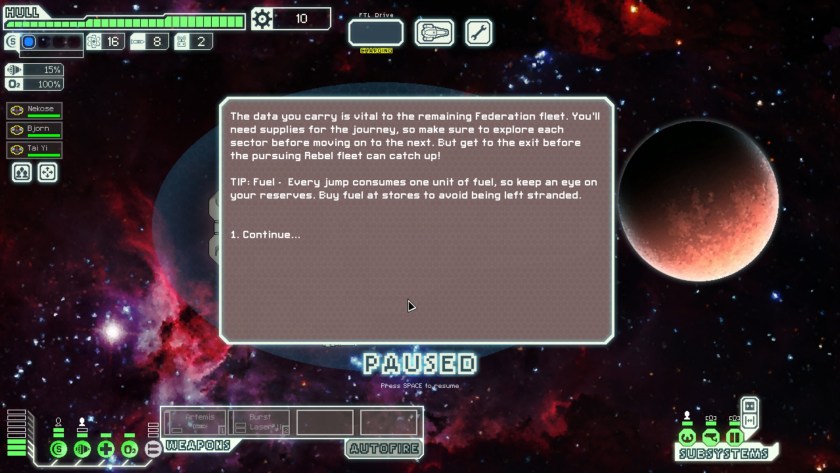Select the Burst Laser weapon slot
This screenshot has height=473, width=840.
tap(260, 421)
